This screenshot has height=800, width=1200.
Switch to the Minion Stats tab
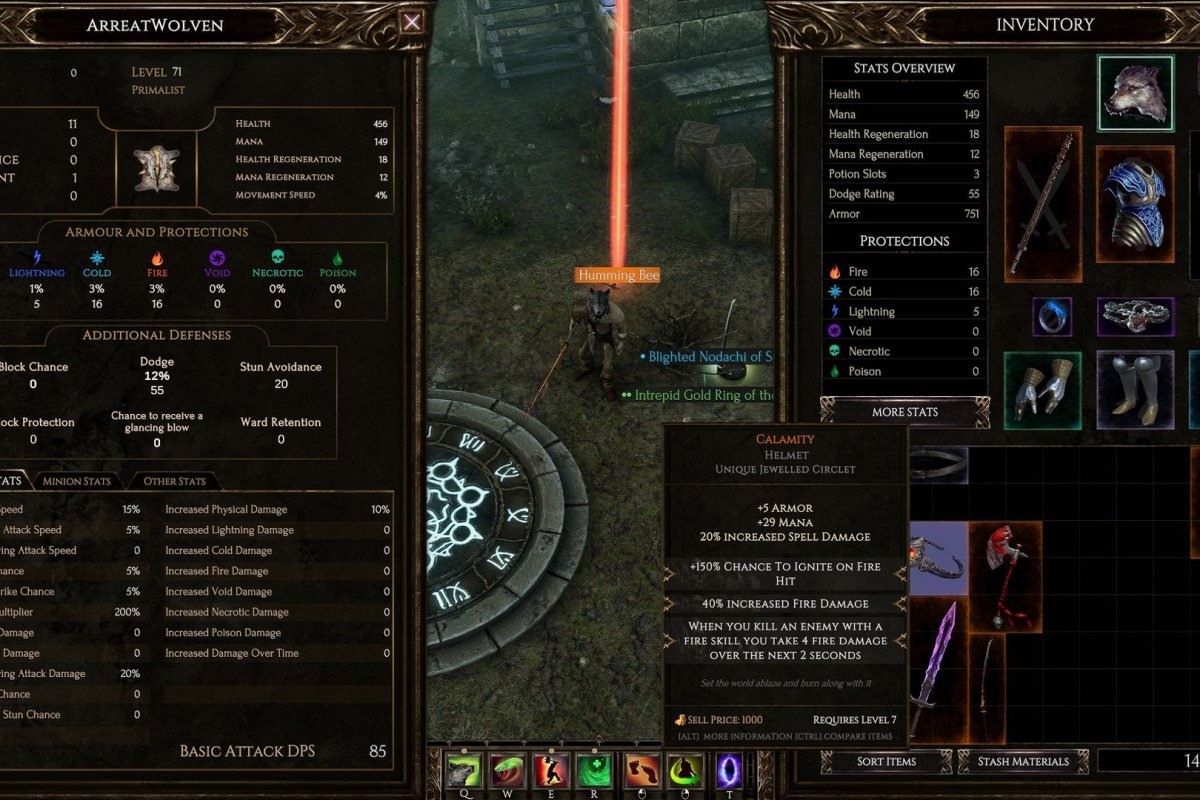[76, 481]
